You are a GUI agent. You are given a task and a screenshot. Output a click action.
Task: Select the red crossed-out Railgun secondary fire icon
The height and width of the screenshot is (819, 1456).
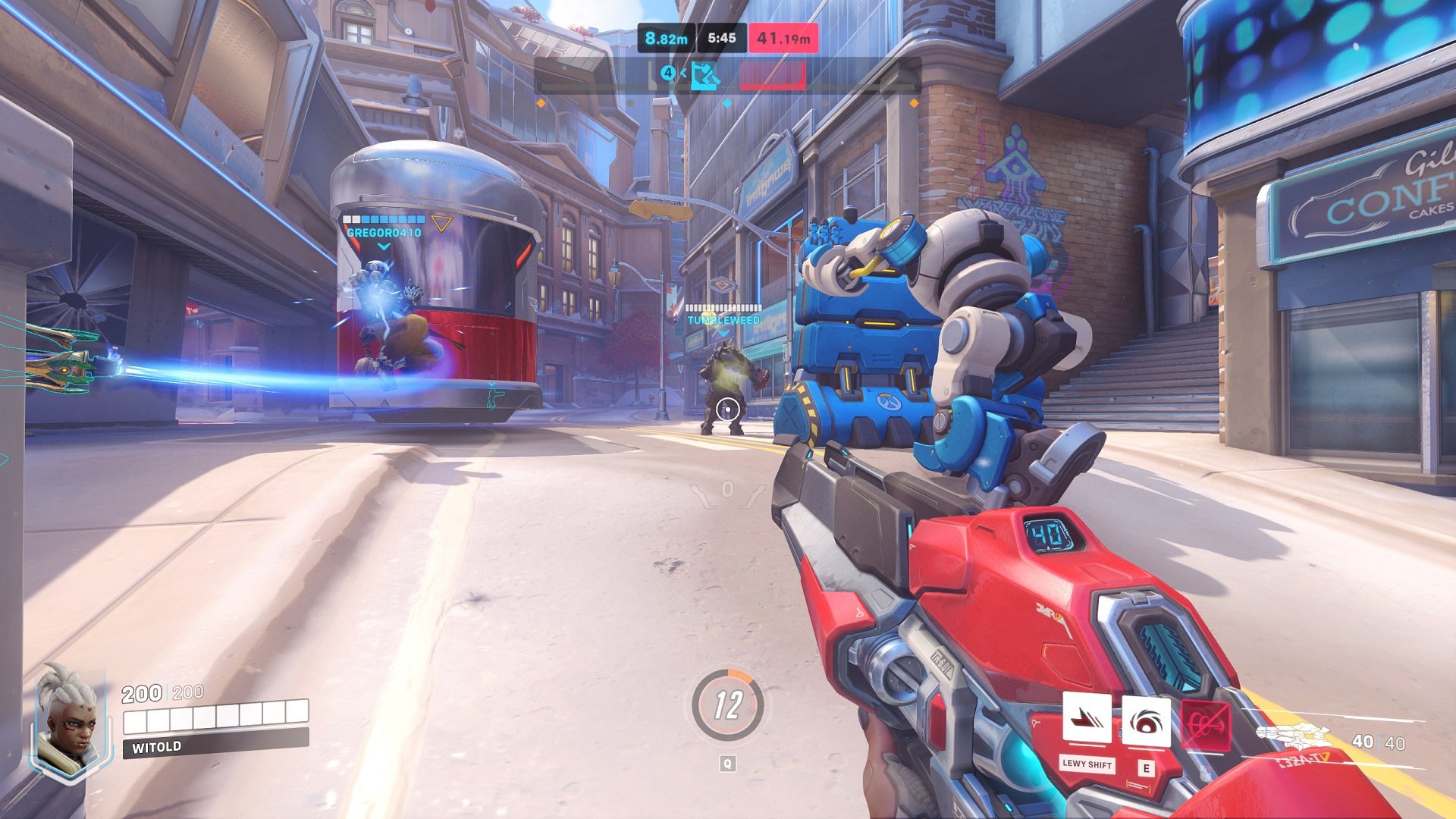pos(1205,726)
